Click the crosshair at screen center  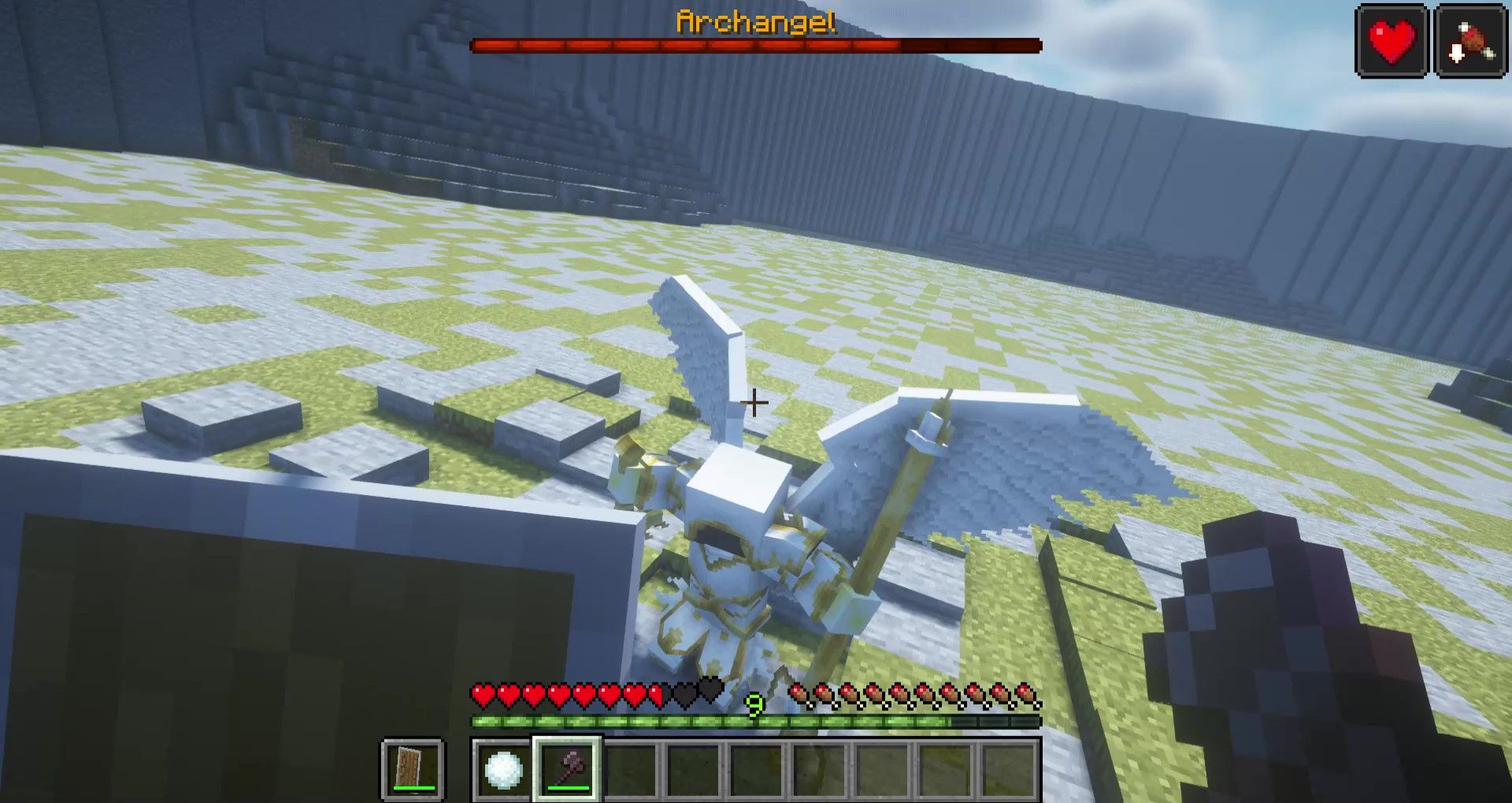click(754, 402)
